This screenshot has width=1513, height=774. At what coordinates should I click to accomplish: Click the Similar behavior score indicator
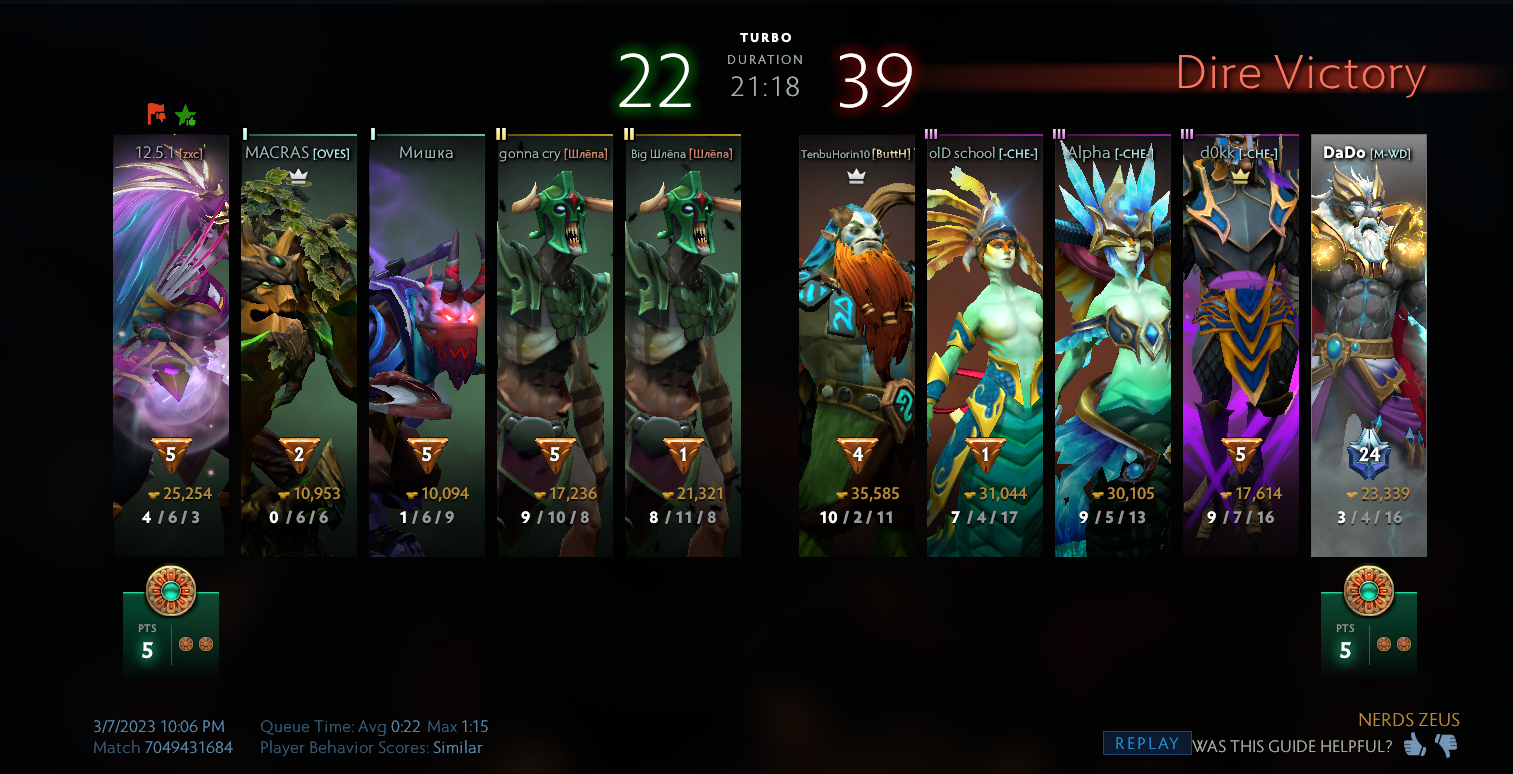click(458, 747)
